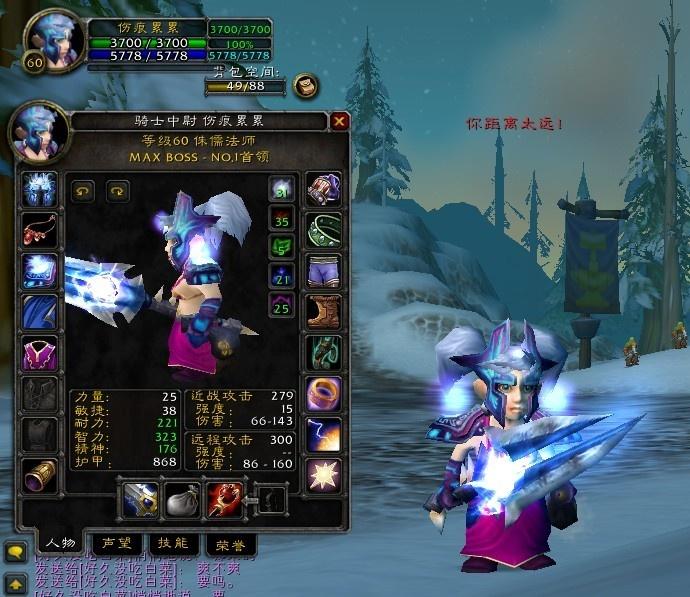Select the blue cloak slot

point(40,312)
